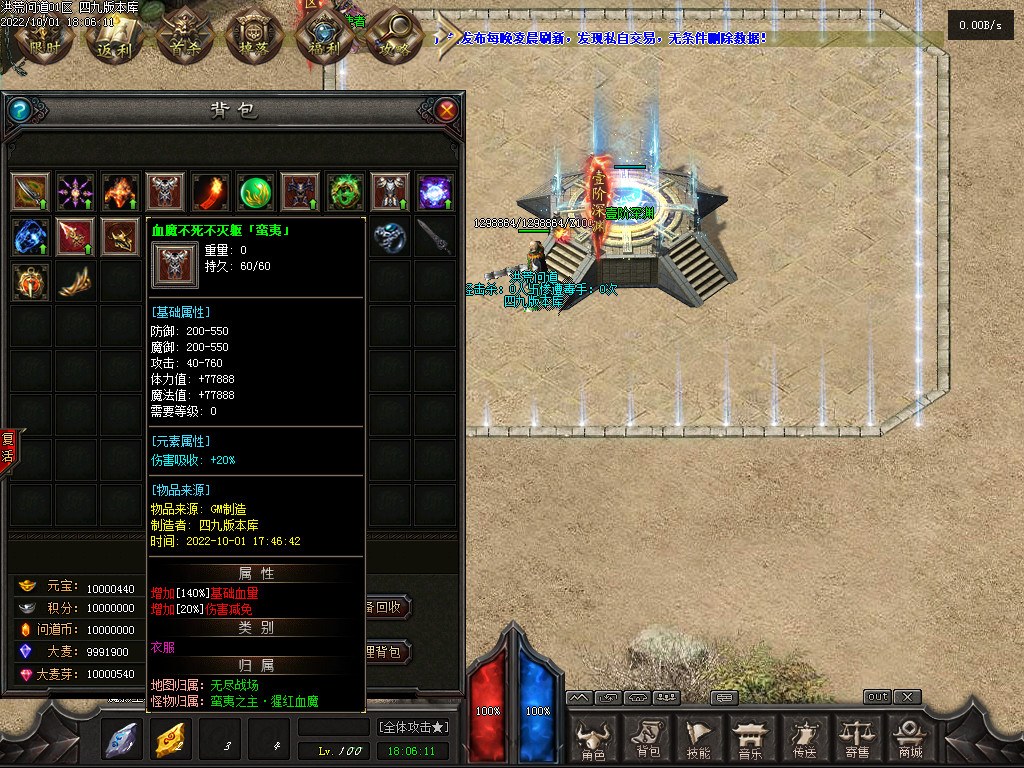
Task: Open the 角色 character panel
Action: pyautogui.click(x=593, y=740)
